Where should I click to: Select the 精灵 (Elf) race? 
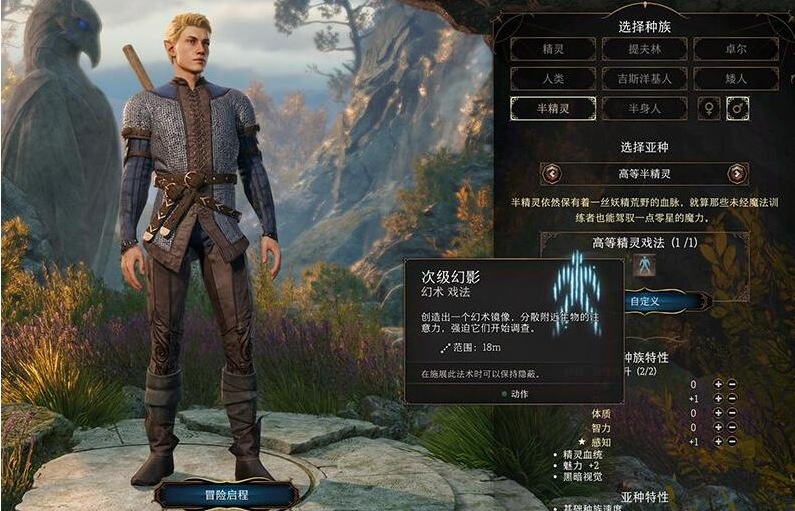[553, 49]
